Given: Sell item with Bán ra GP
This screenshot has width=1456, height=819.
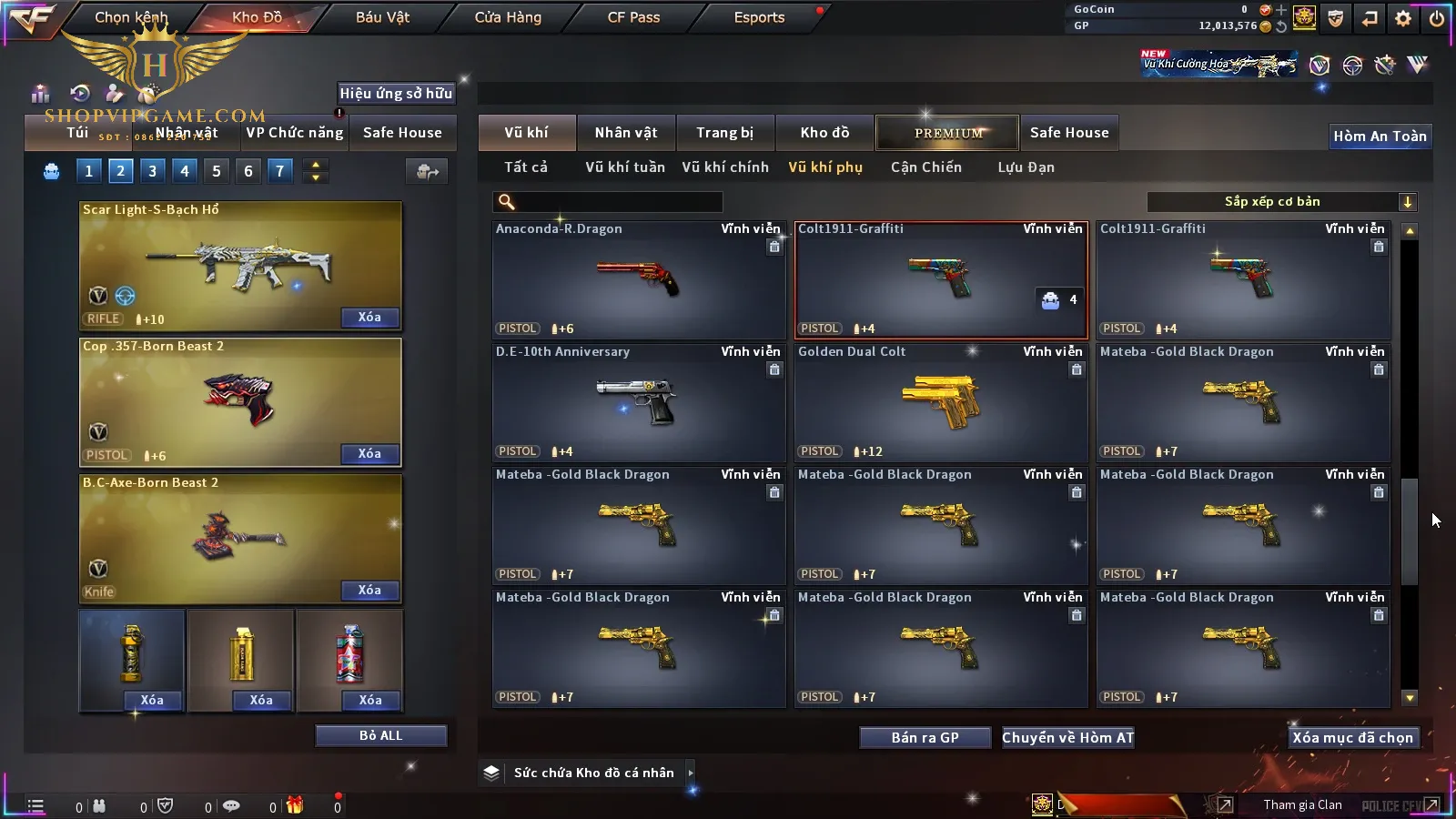Looking at the screenshot, I should 925,737.
